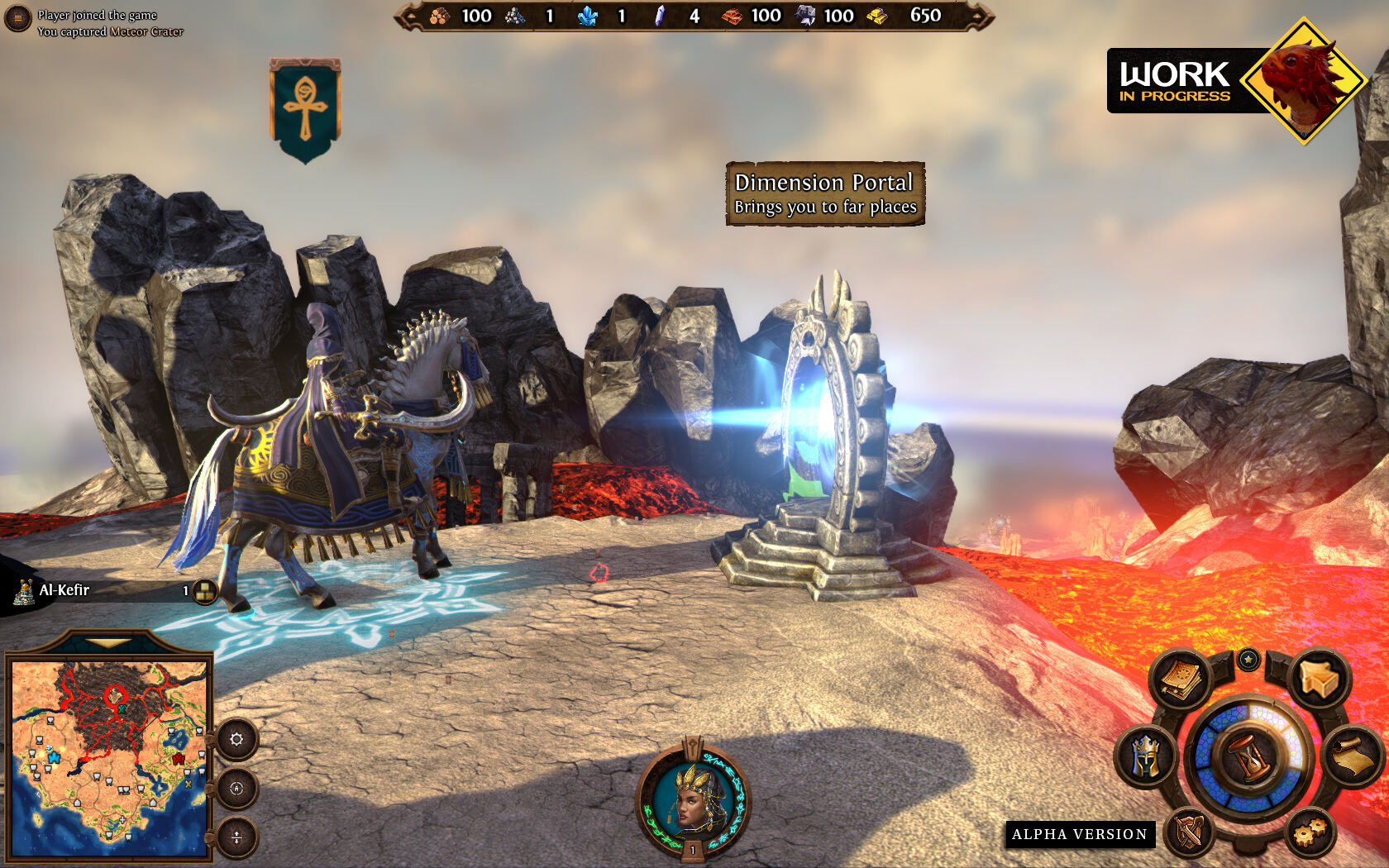Click the red enemy town marker on minimap
This screenshot has height=868, width=1389.
pyautogui.click(x=178, y=758)
